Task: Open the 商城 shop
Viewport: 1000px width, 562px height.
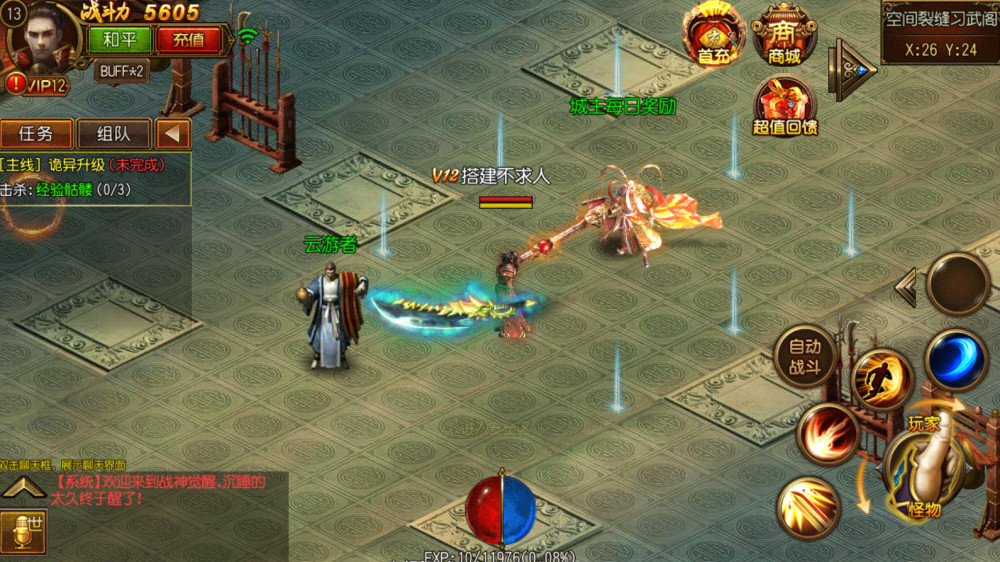Action: [785, 34]
